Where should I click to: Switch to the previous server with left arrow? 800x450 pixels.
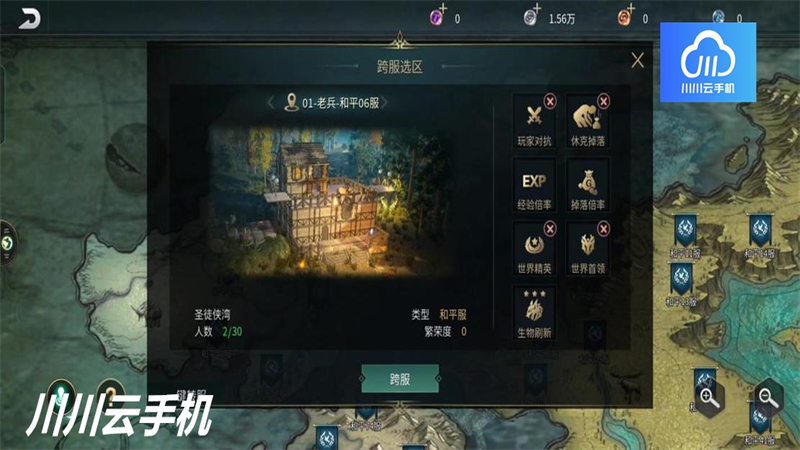[x=271, y=102]
